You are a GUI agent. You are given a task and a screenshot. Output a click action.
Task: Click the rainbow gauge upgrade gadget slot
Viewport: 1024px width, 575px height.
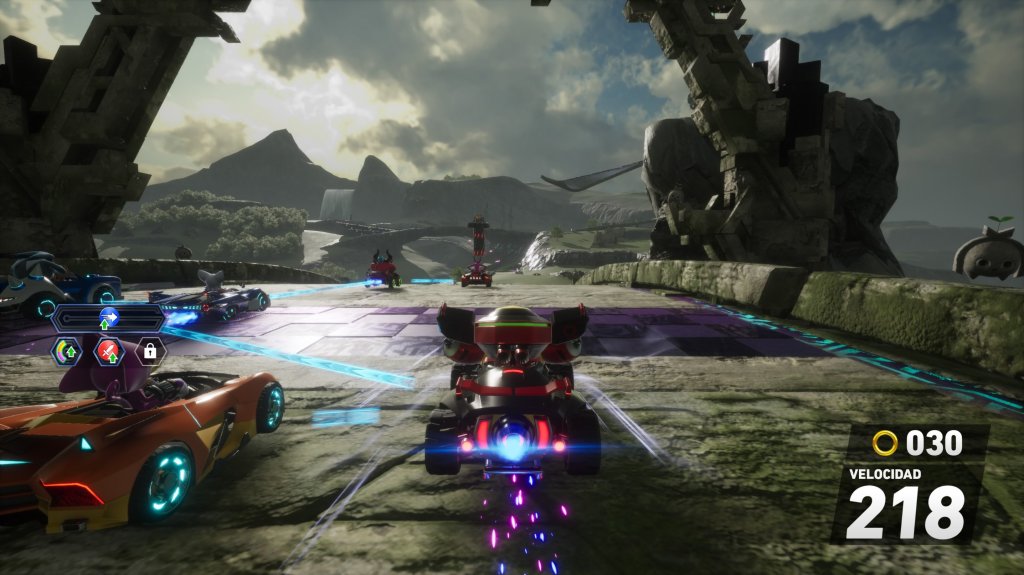click(x=67, y=350)
